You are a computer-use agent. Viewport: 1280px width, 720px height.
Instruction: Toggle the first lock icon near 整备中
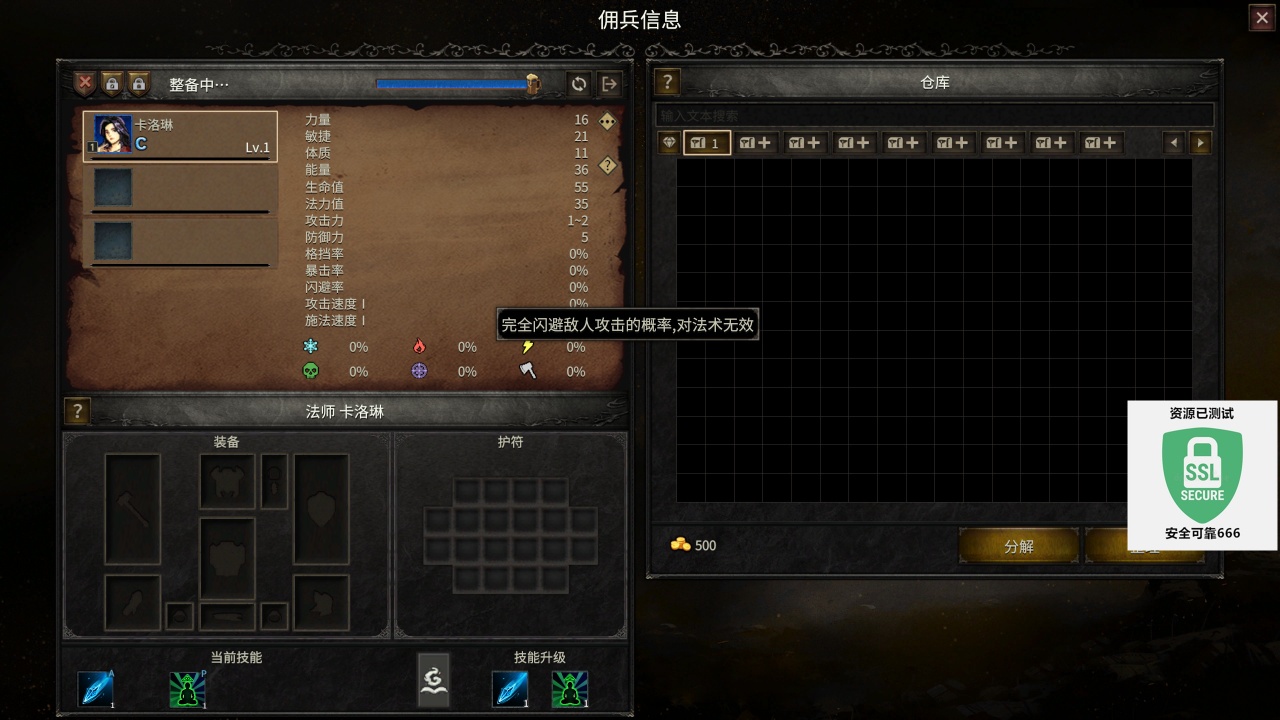click(113, 84)
